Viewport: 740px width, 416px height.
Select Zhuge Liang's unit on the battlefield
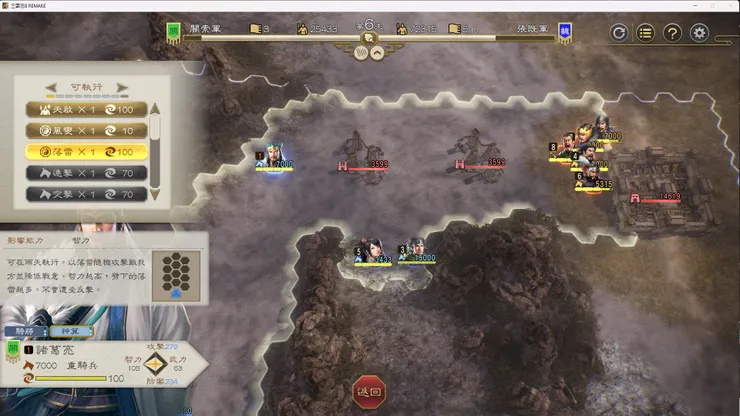[x=274, y=158]
